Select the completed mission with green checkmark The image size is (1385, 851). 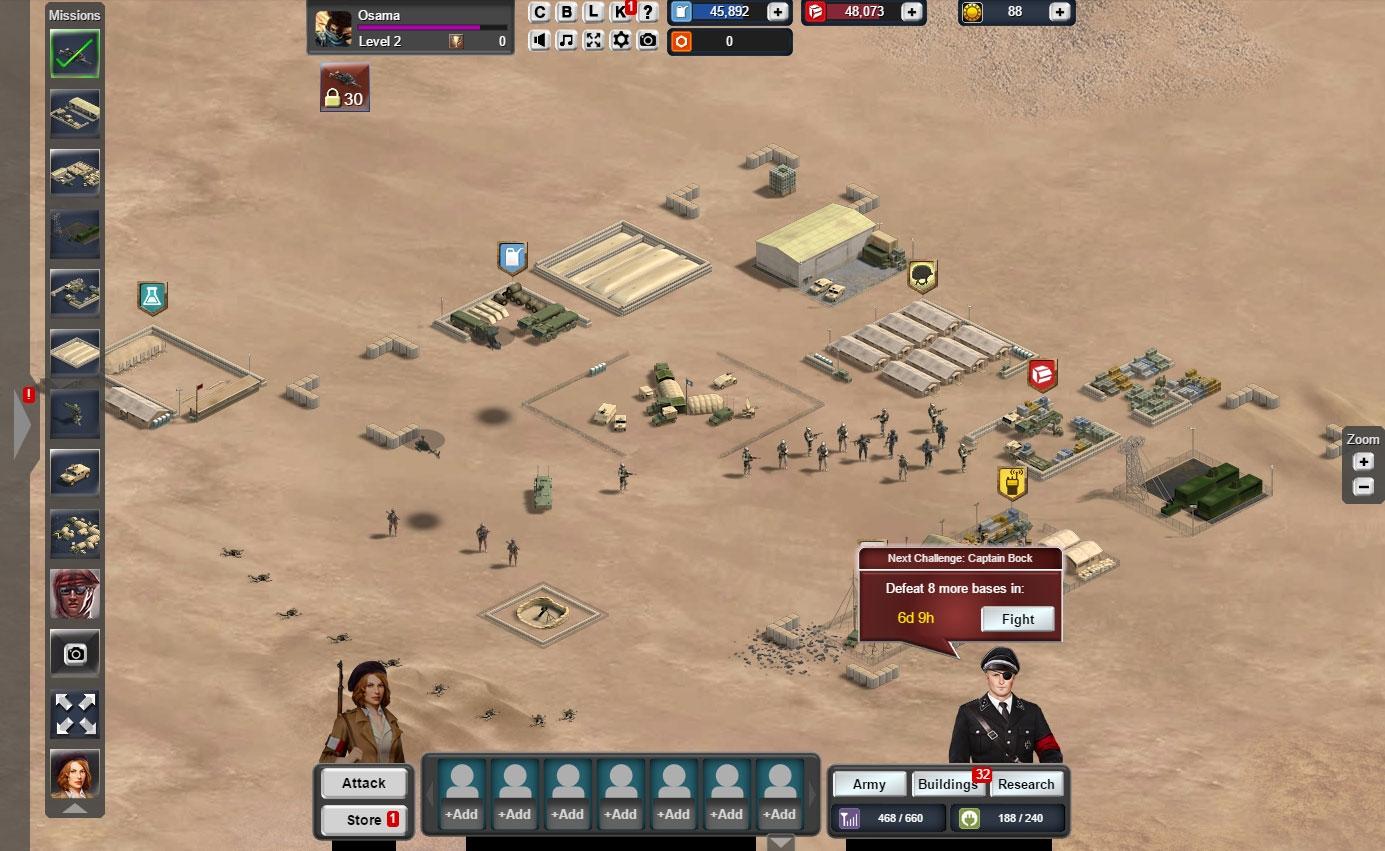[75, 54]
